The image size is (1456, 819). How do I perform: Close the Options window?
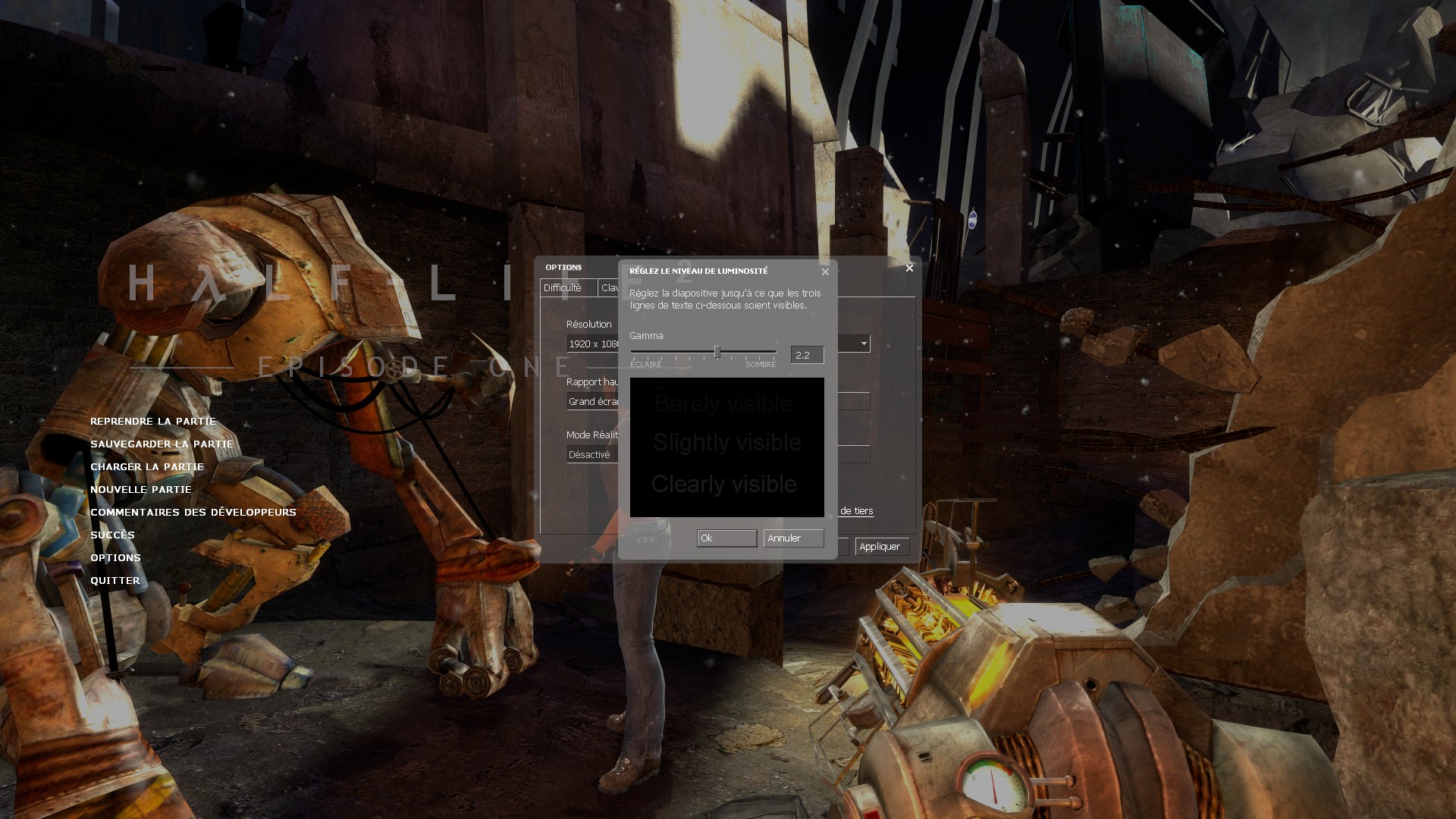pyautogui.click(x=909, y=268)
